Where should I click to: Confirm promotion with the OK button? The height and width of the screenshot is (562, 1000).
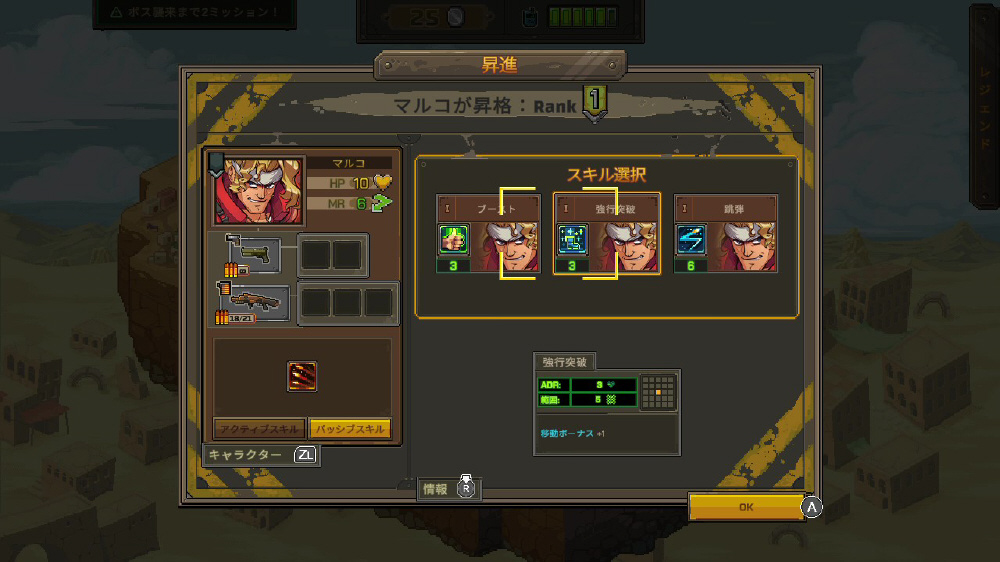coord(746,507)
